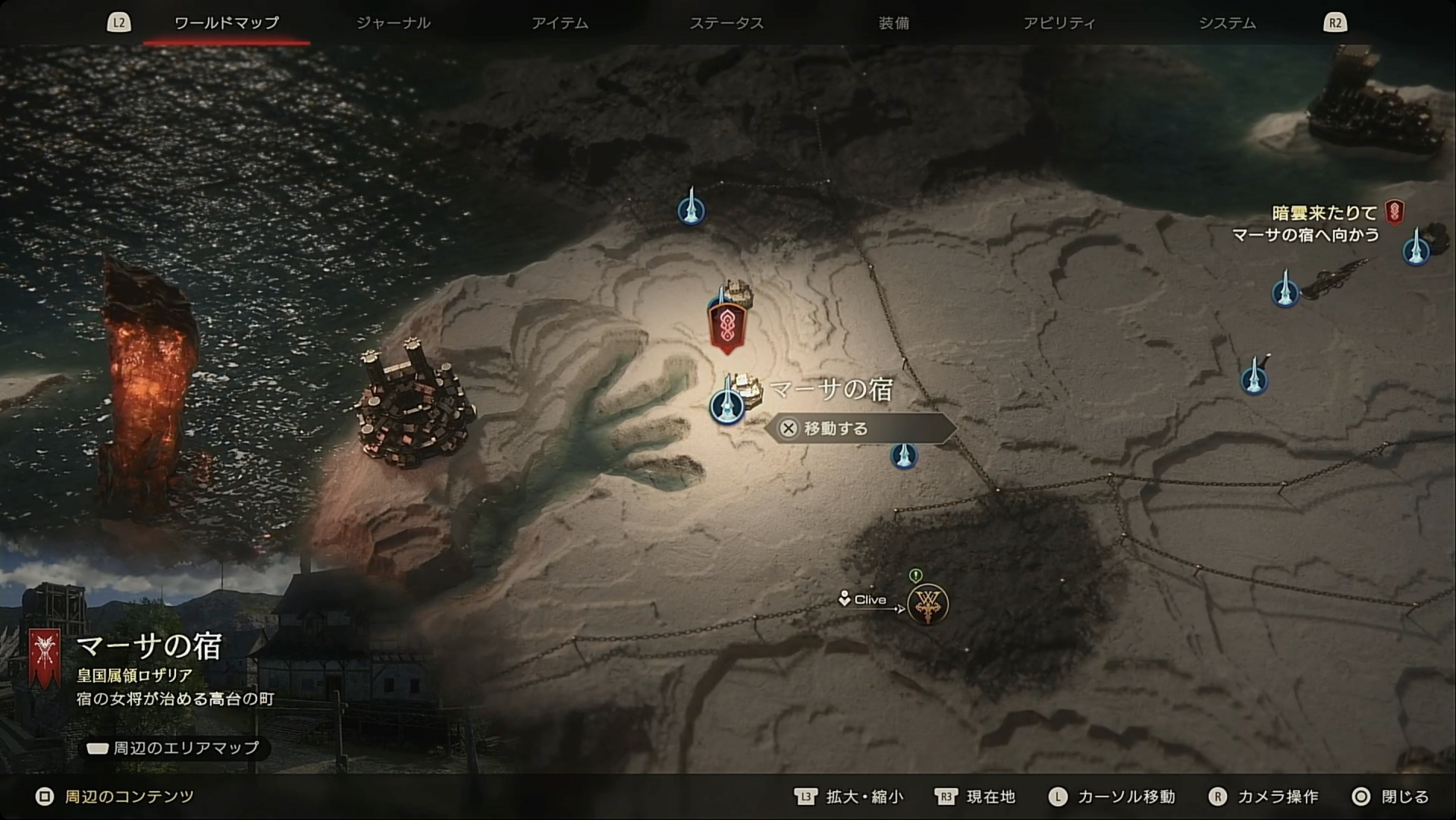Image resolution: width=1456 pixels, height=820 pixels.
Task: Open the システム tab
Action: 1227,23
